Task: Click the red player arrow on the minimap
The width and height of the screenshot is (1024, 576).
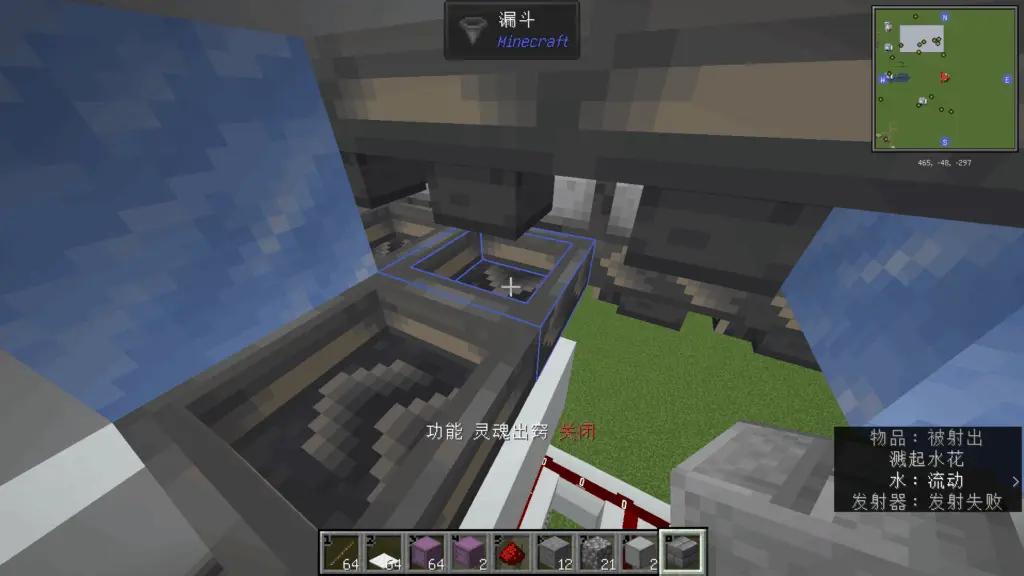Action: click(x=944, y=77)
